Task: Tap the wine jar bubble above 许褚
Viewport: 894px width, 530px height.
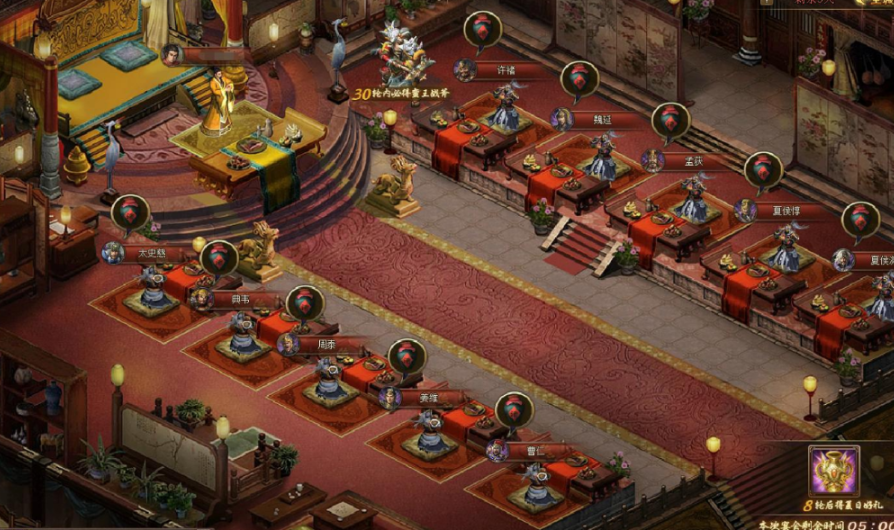Action: 482,29
